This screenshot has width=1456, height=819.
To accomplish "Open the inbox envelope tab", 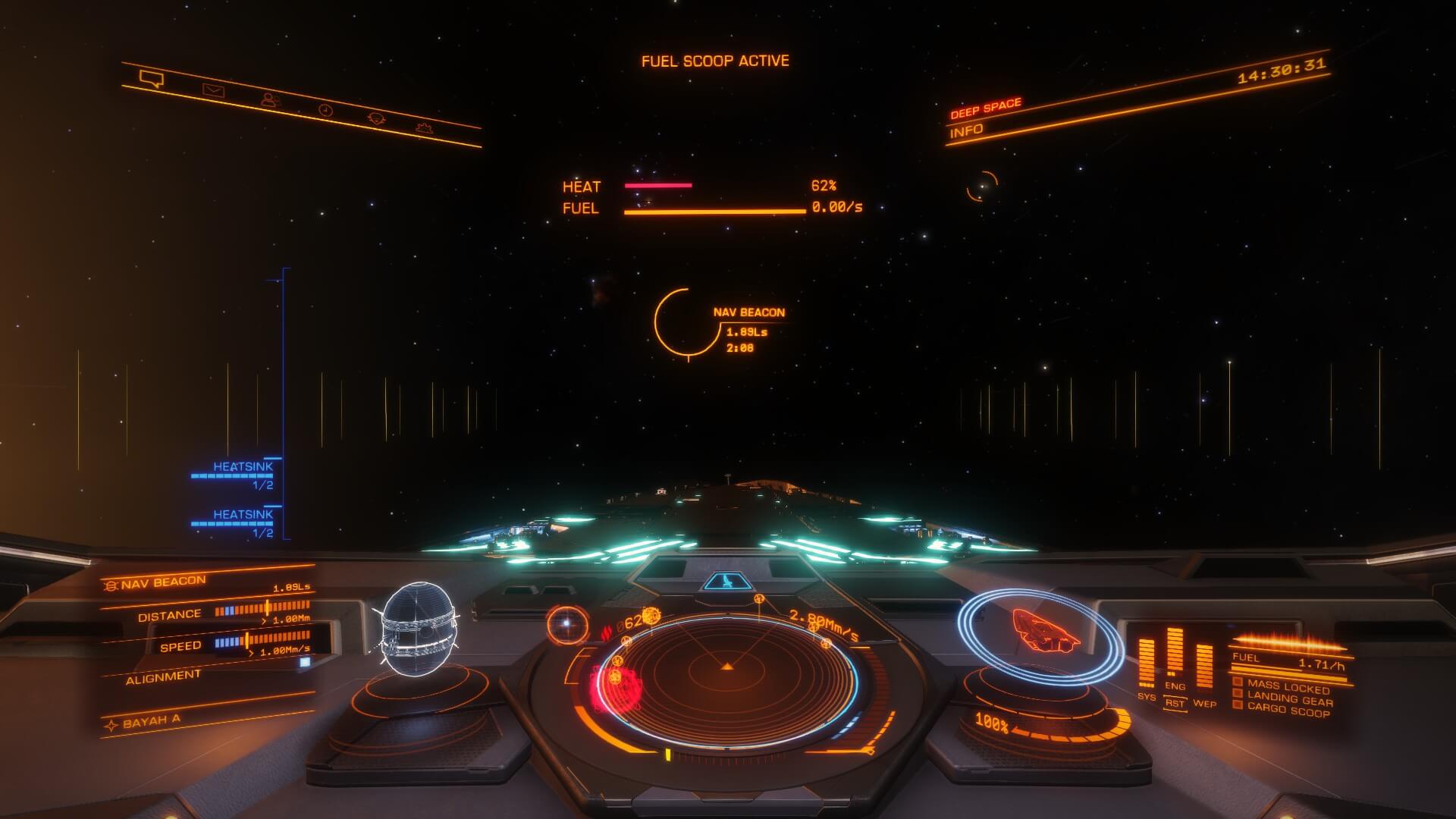I will [213, 91].
